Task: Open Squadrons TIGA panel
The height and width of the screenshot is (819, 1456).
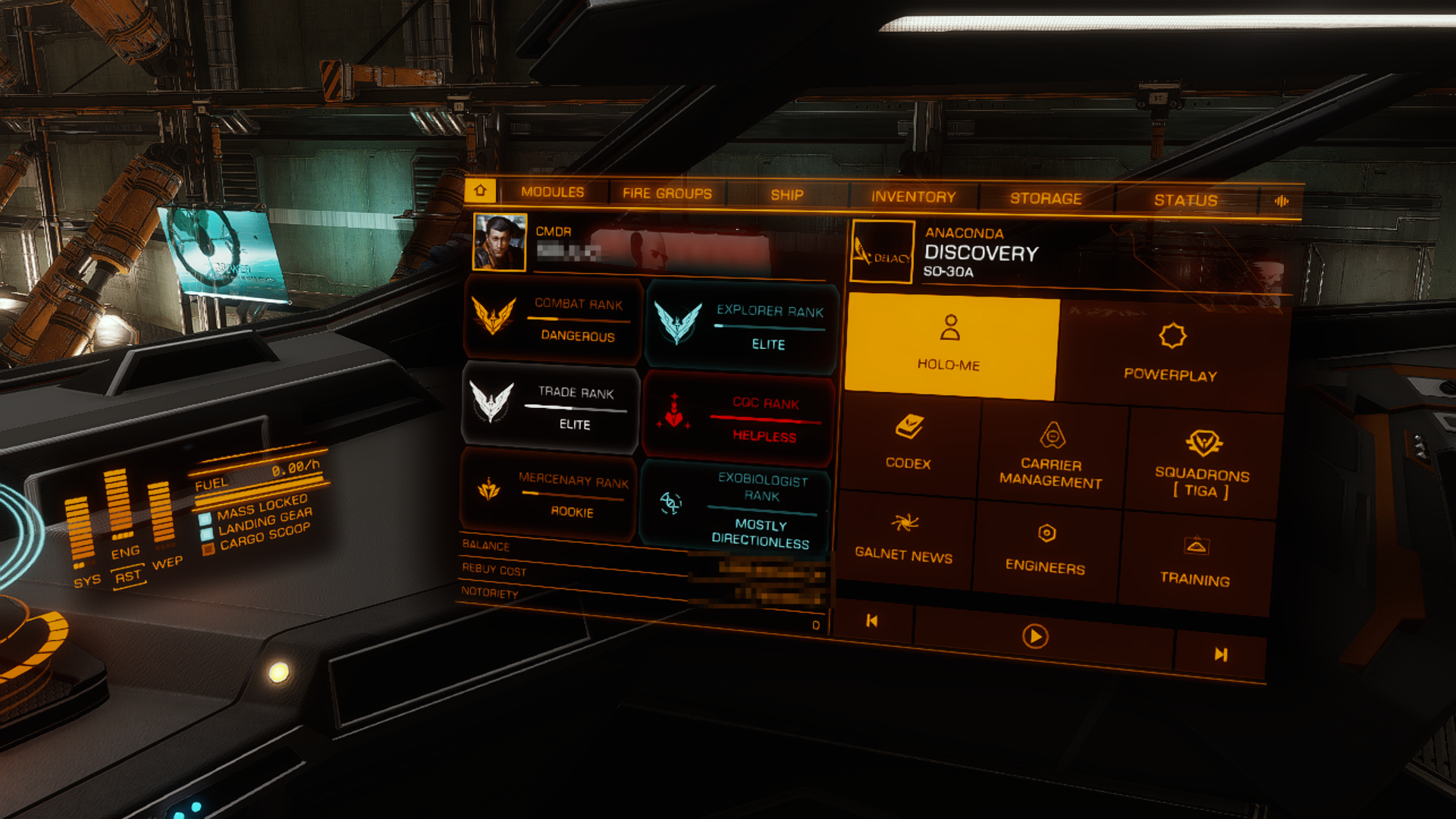Action: [1203, 463]
